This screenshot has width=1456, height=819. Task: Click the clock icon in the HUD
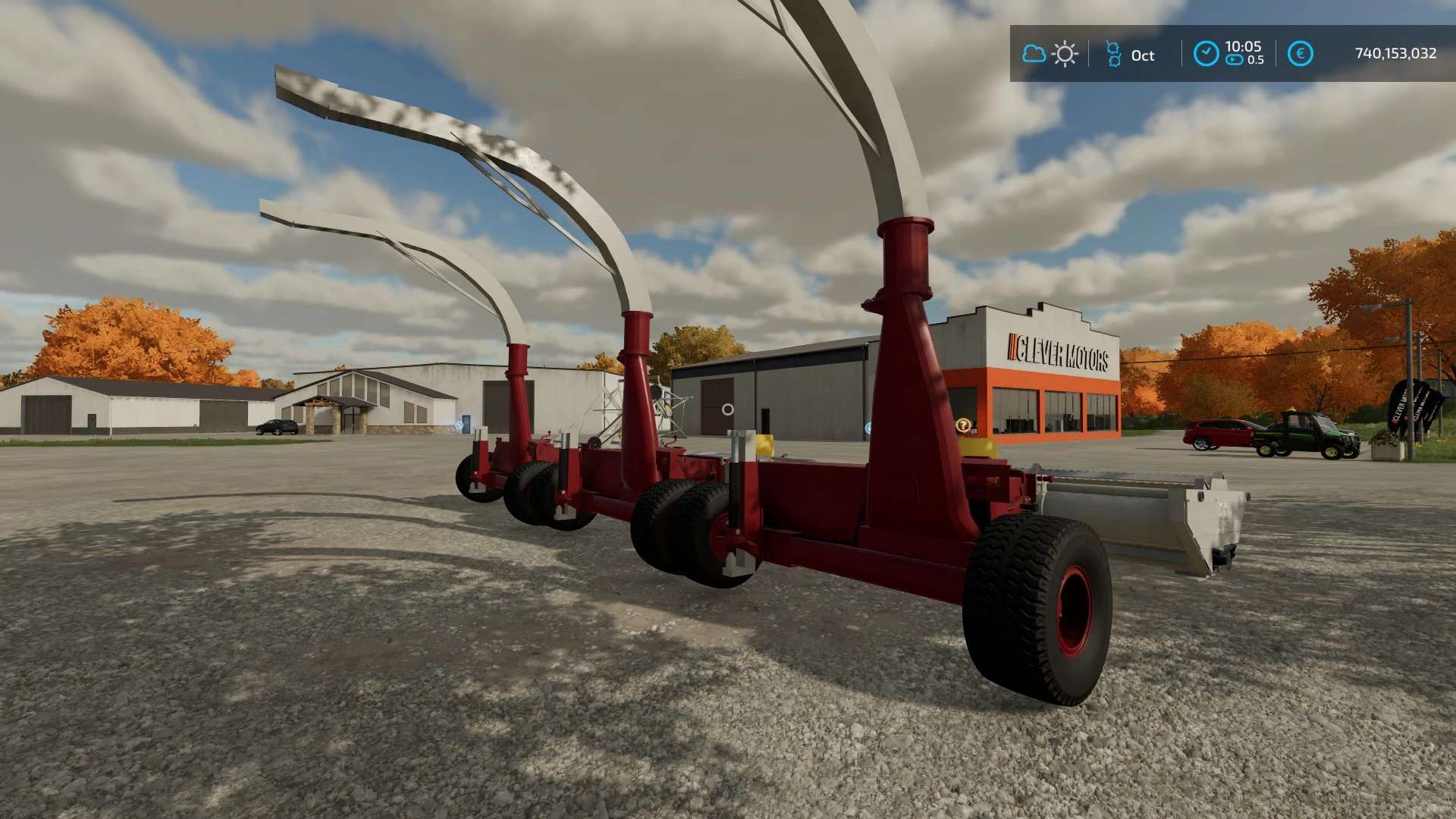pyautogui.click(x=1206, y=53)
